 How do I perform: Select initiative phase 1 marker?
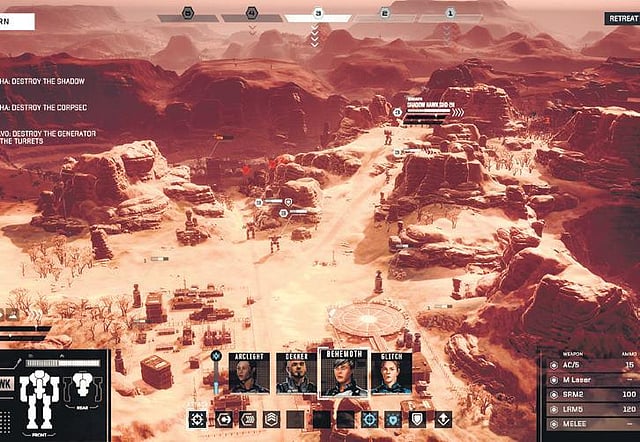click(449, 14)
